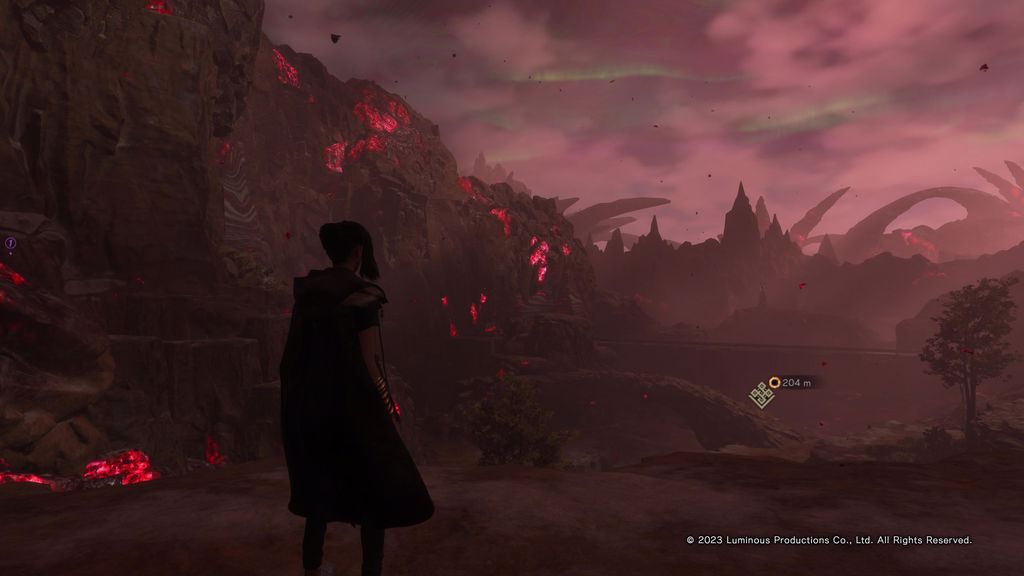Select the diamond-shaped waypoint marker
The width and height of the screenshot is (1024, 576).
pos(762,396)
